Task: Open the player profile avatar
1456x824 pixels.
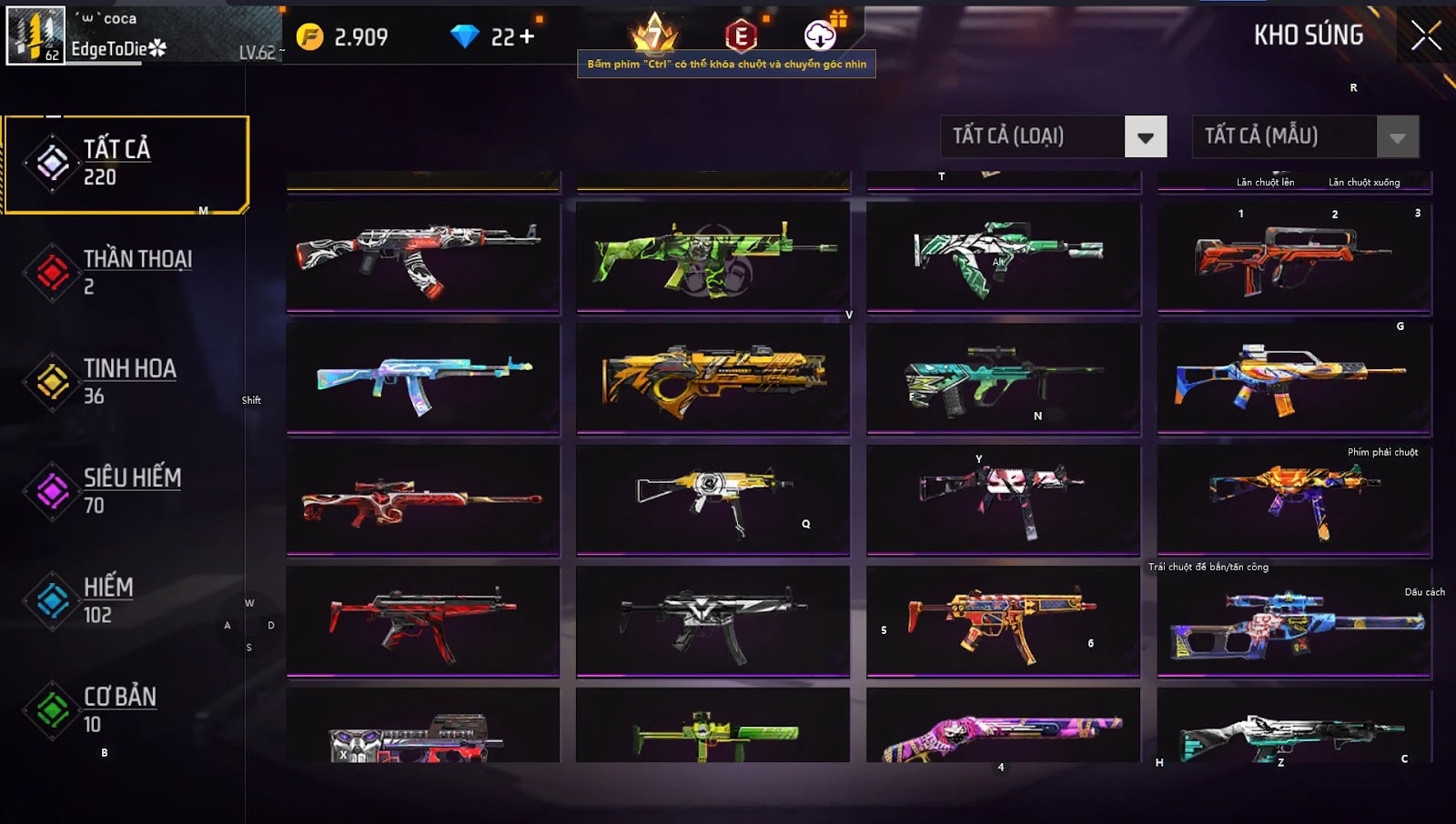Action: coord(36,35)
